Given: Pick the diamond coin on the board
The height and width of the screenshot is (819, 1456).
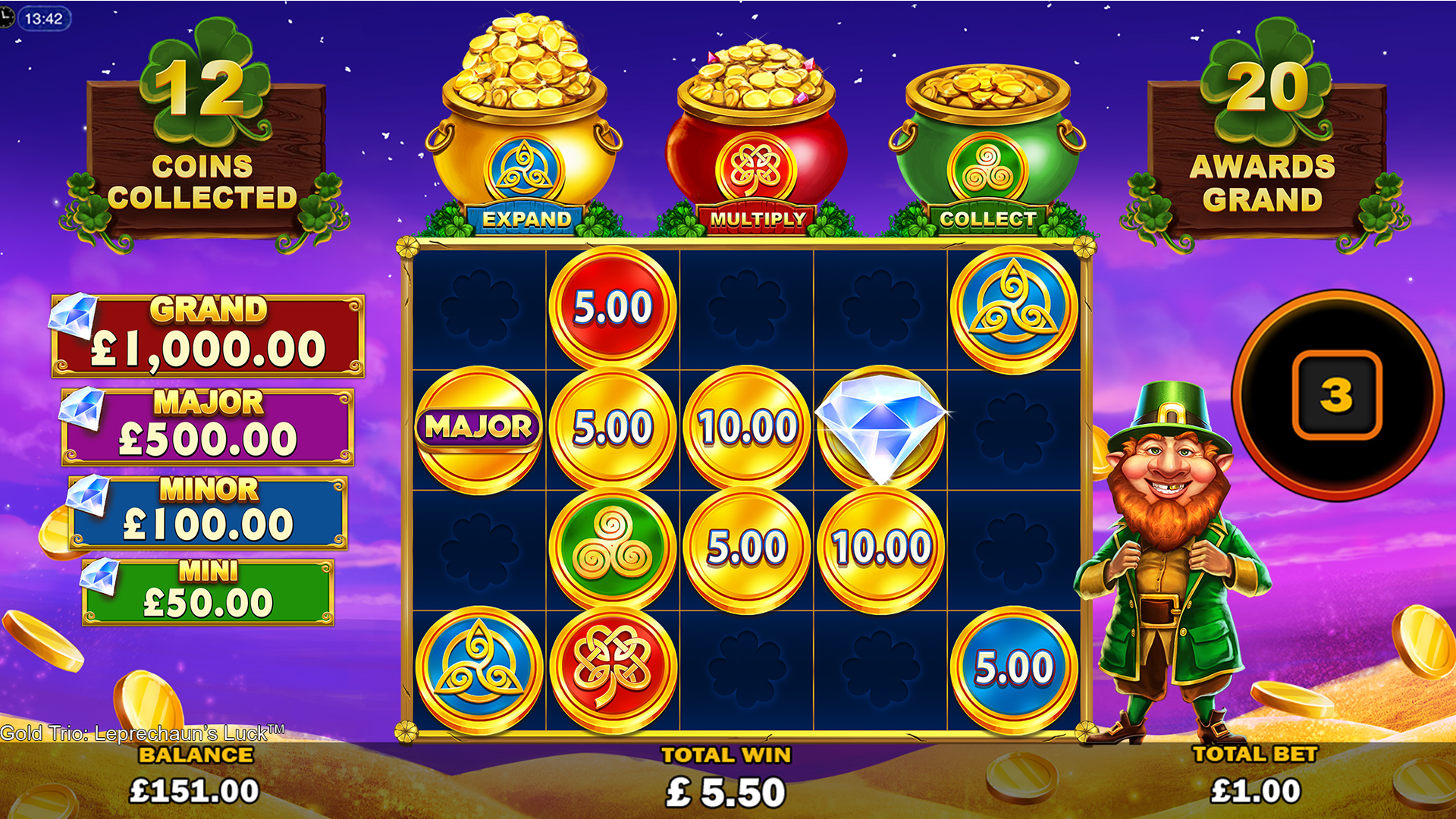Looking at the screenshot, I should tap(880, 426).
